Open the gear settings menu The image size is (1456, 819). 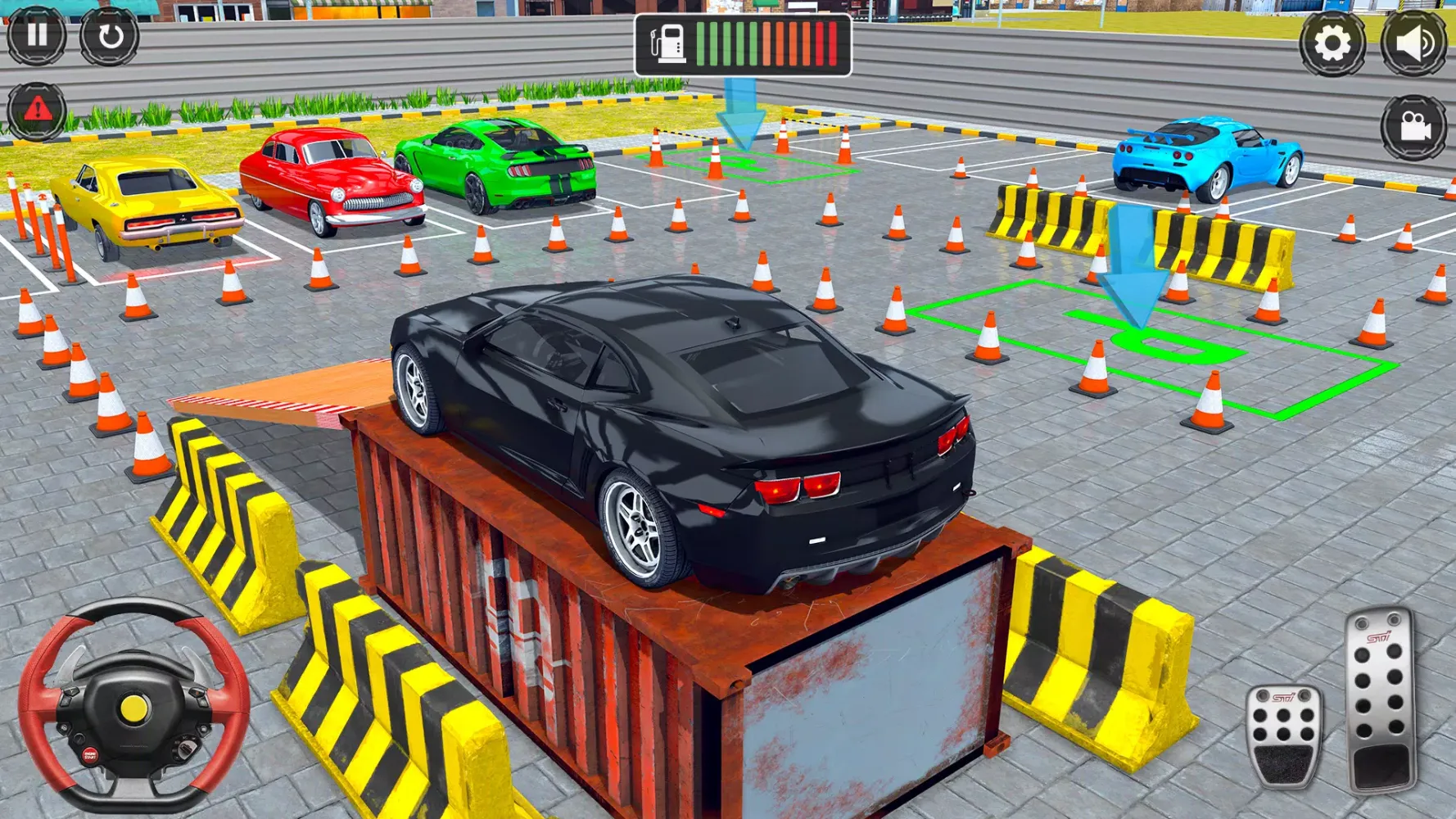pyautogui.click(x=1332, y=43)
